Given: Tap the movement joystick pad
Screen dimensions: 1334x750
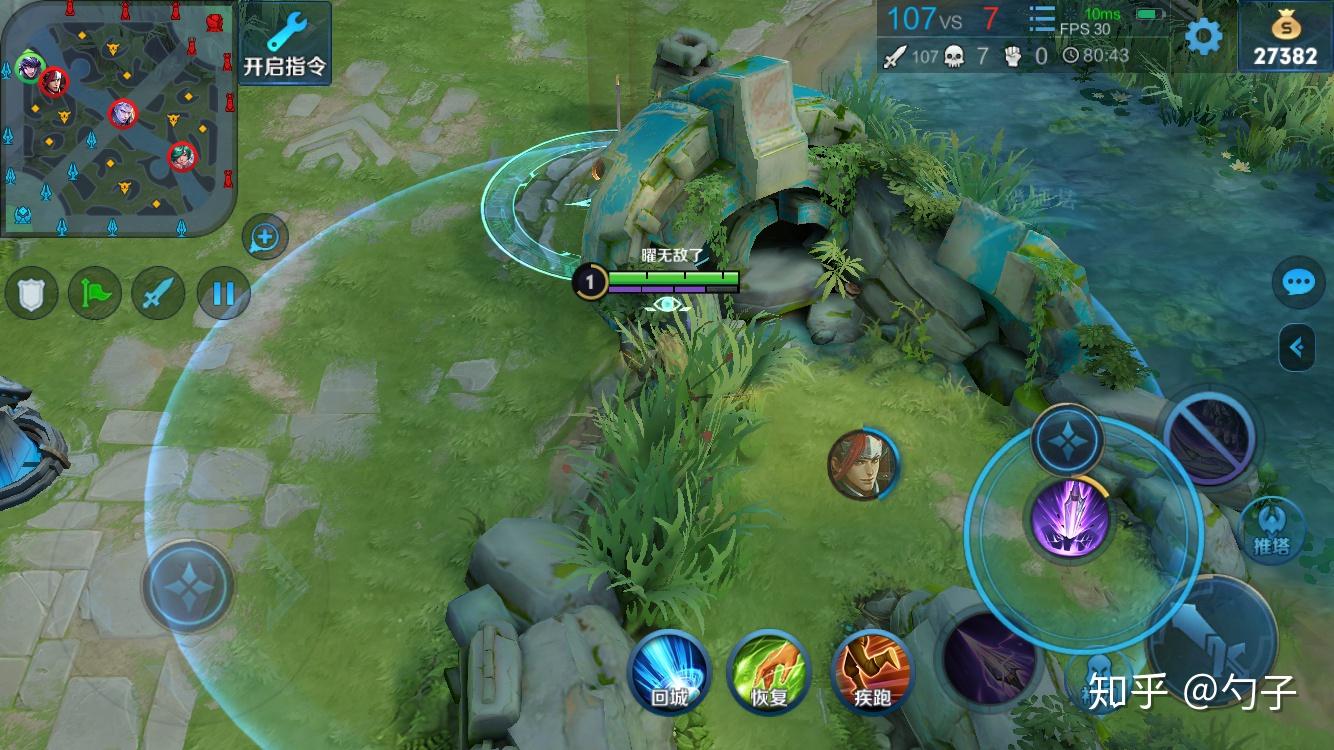Looking at the screenshot, I should coord(188,586).
